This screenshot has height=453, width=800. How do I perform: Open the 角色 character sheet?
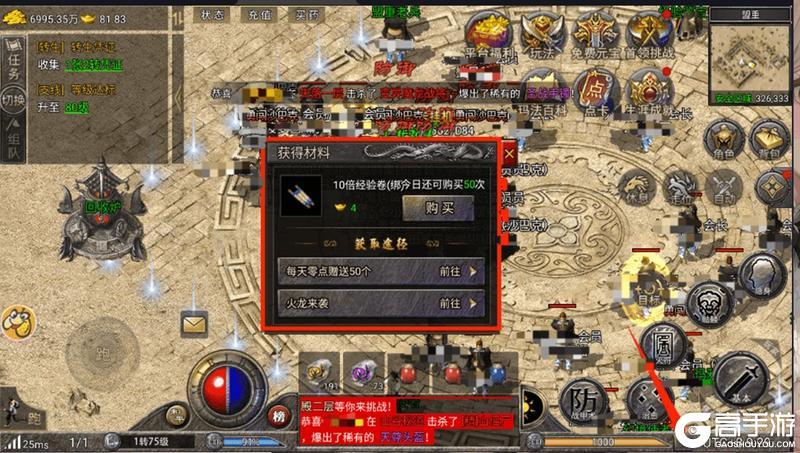(720, 140)
